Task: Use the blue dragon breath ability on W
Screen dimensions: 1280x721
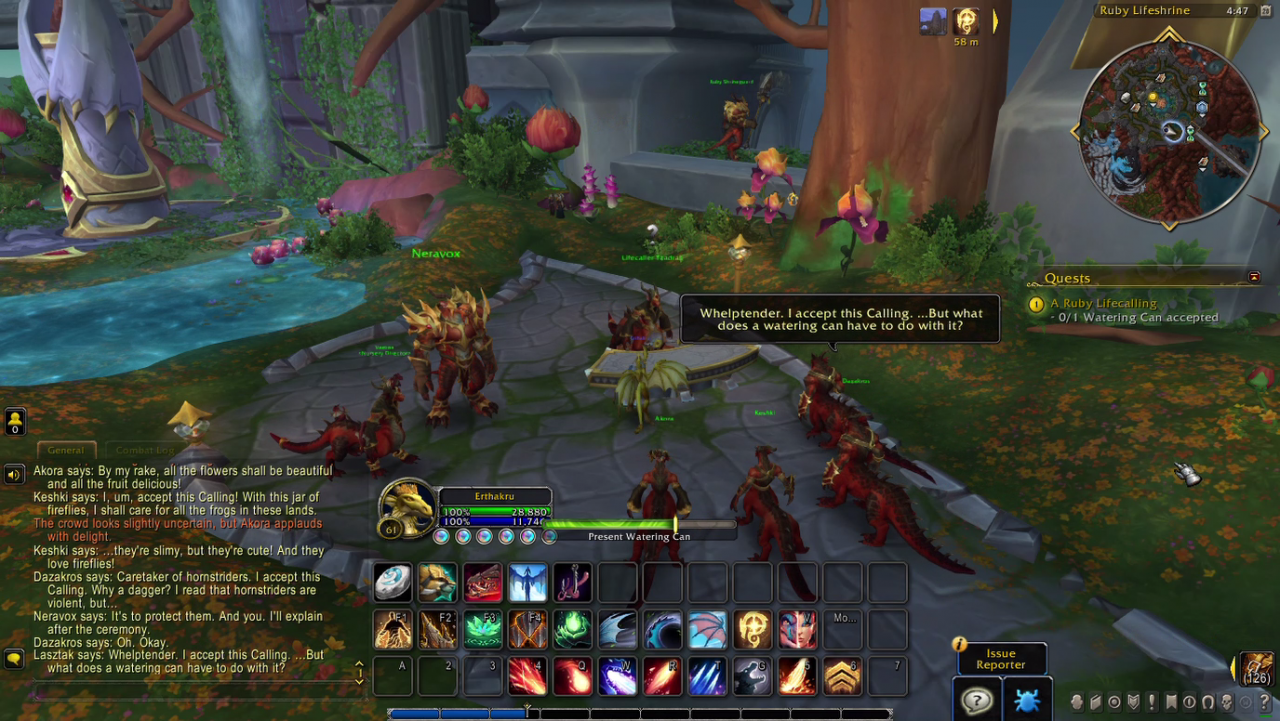Action: [617, 677]
